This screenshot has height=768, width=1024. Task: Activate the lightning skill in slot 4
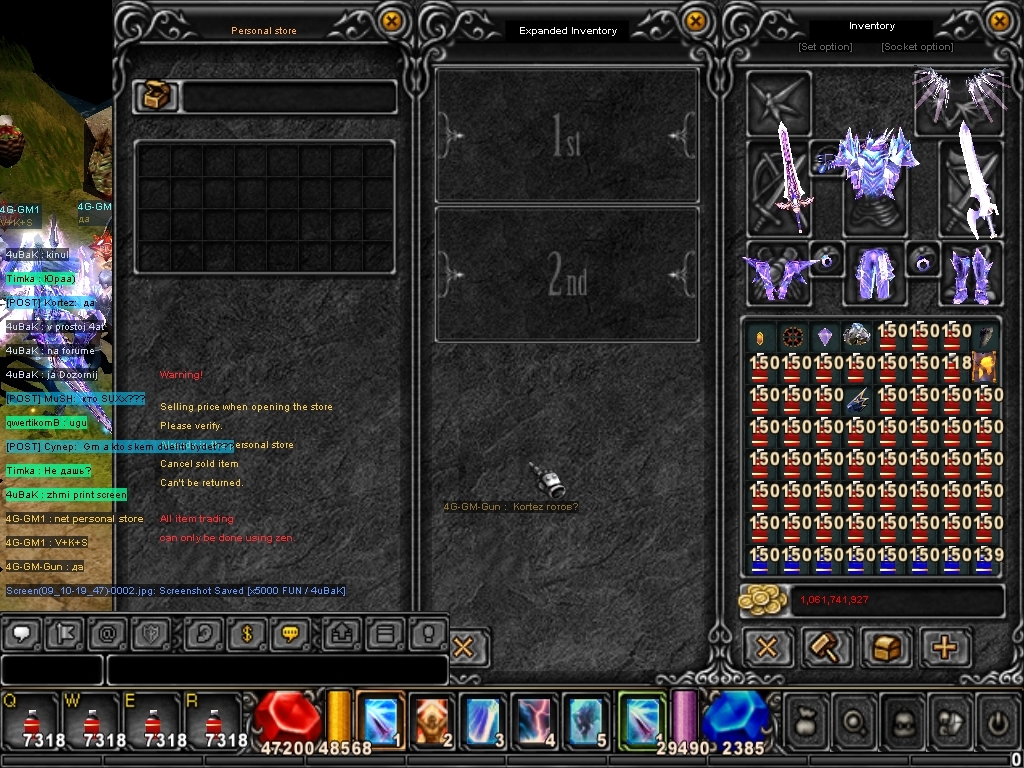(x=536, y=720)
